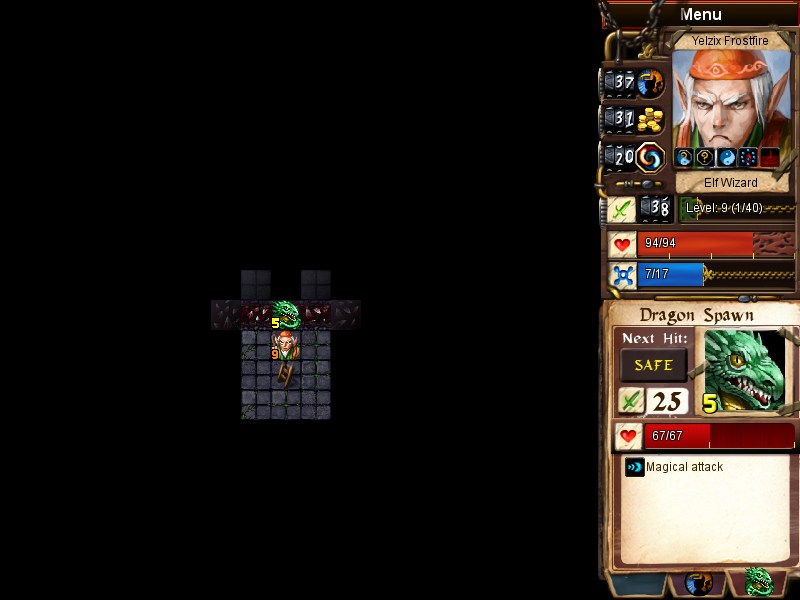800x600 pixels.
Task: Click the SAFE next hit indicator
Action: pyautogui.click(x=653, y=365)
